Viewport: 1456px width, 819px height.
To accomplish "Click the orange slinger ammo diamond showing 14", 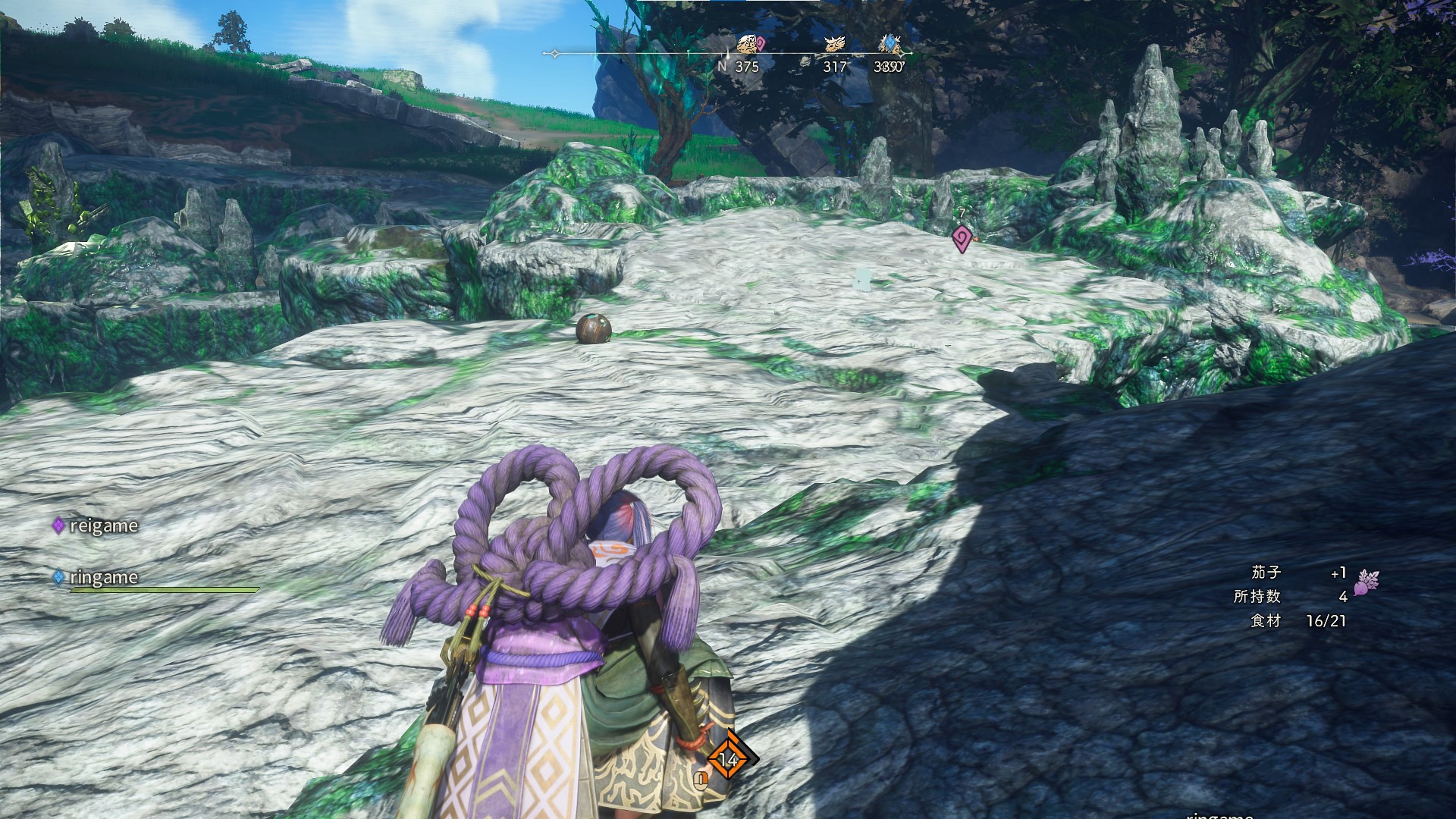I will click(729, 758).
